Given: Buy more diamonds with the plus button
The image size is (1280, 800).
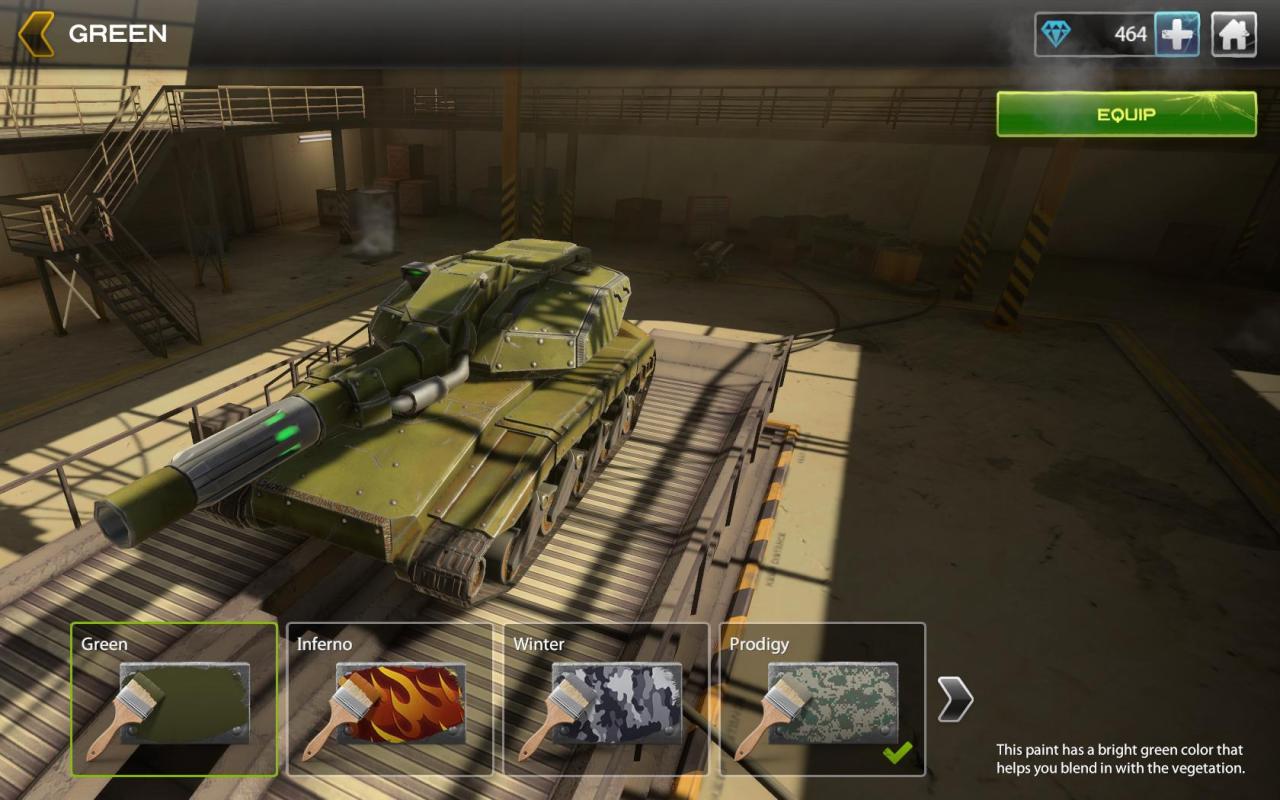Looking at the screenshot, I should coord(1177,35).
